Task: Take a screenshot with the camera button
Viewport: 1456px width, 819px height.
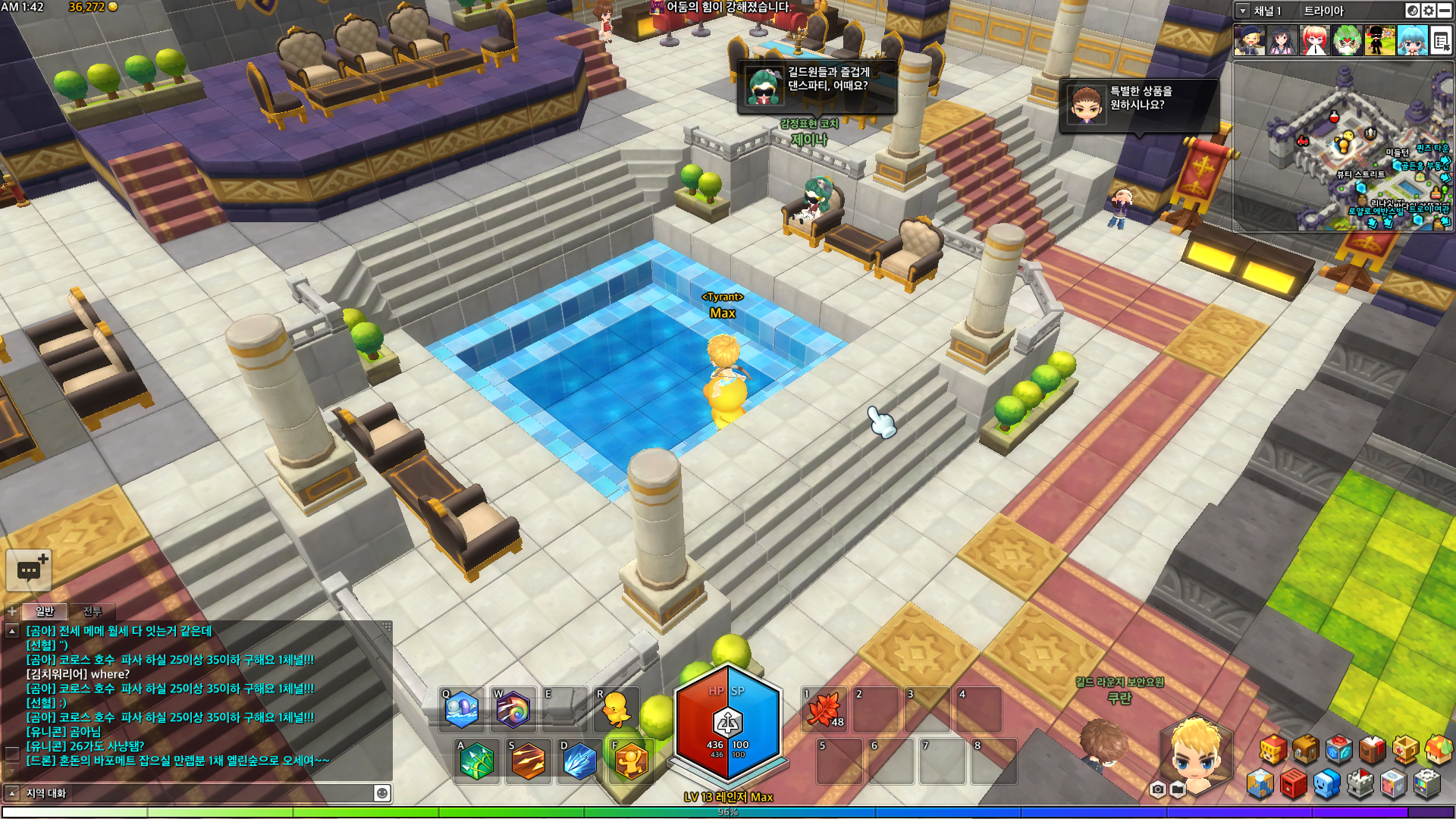Action: (1157, 789)
